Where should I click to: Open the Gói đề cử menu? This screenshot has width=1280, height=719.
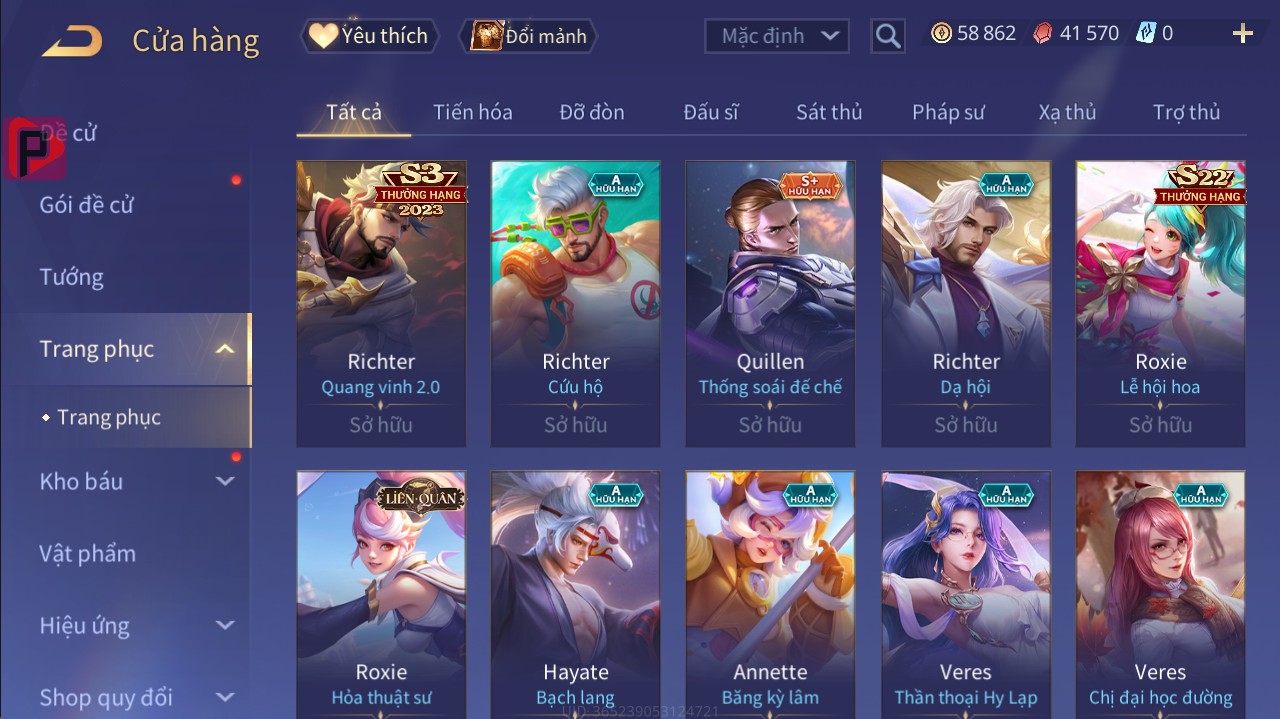click(x=87, y=205)
